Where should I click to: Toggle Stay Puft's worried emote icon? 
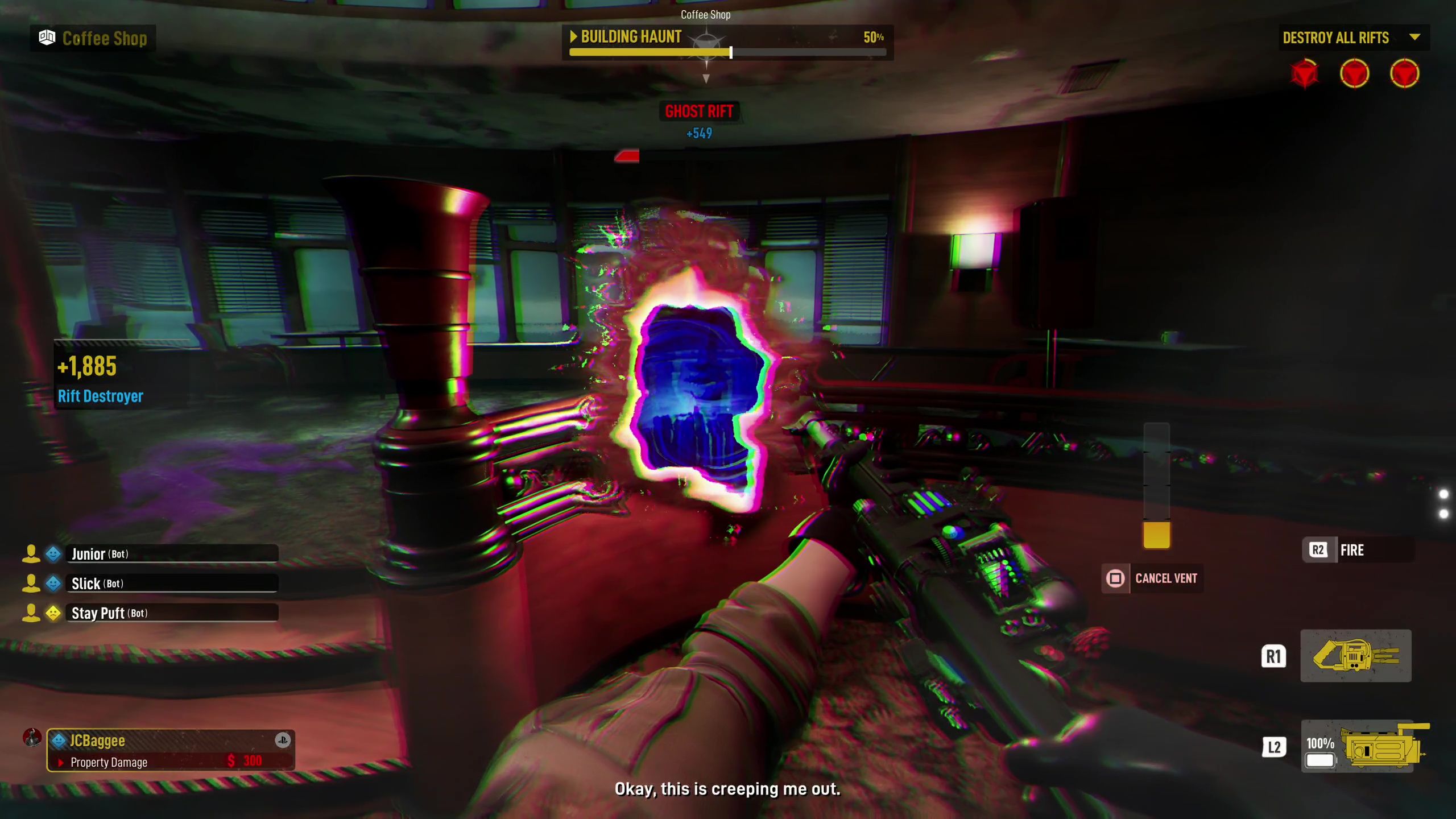click(x=52, y=613)
